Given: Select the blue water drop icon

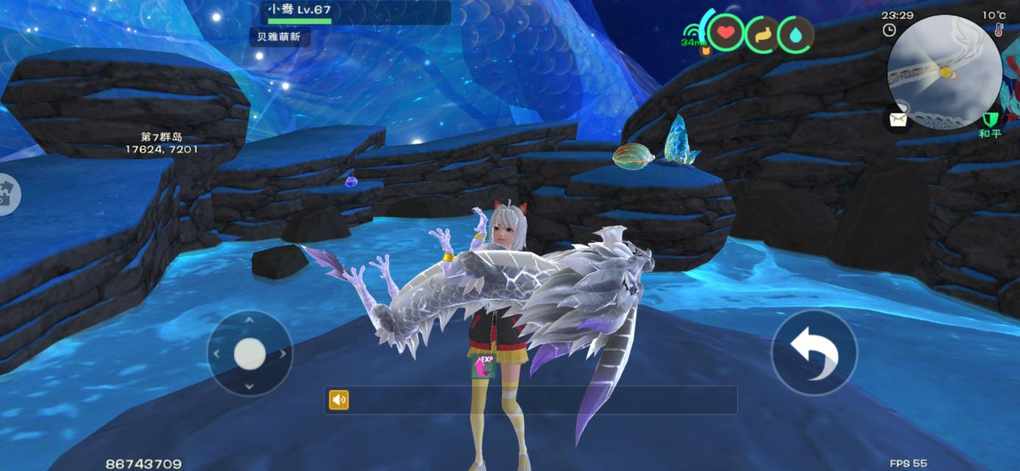Looking at the screenshot, I should click(x=795, y=35).
